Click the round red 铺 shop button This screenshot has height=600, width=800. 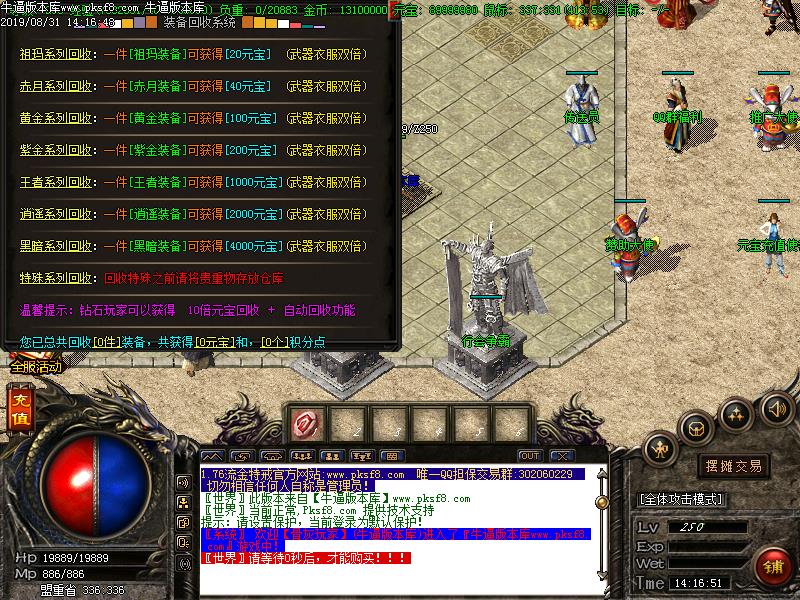[771, 567]
